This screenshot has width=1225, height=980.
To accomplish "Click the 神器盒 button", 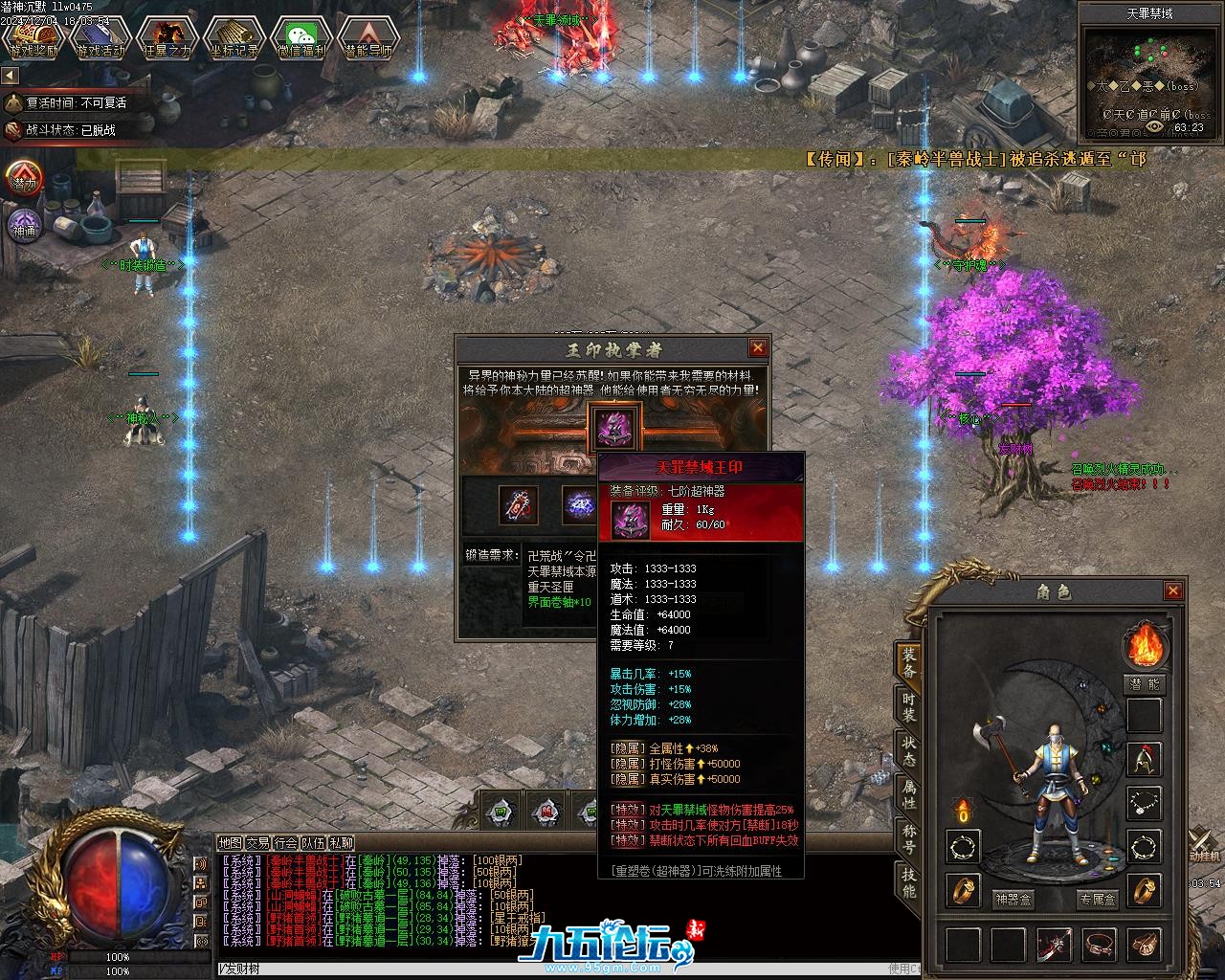I will (x=1013, y=900).
